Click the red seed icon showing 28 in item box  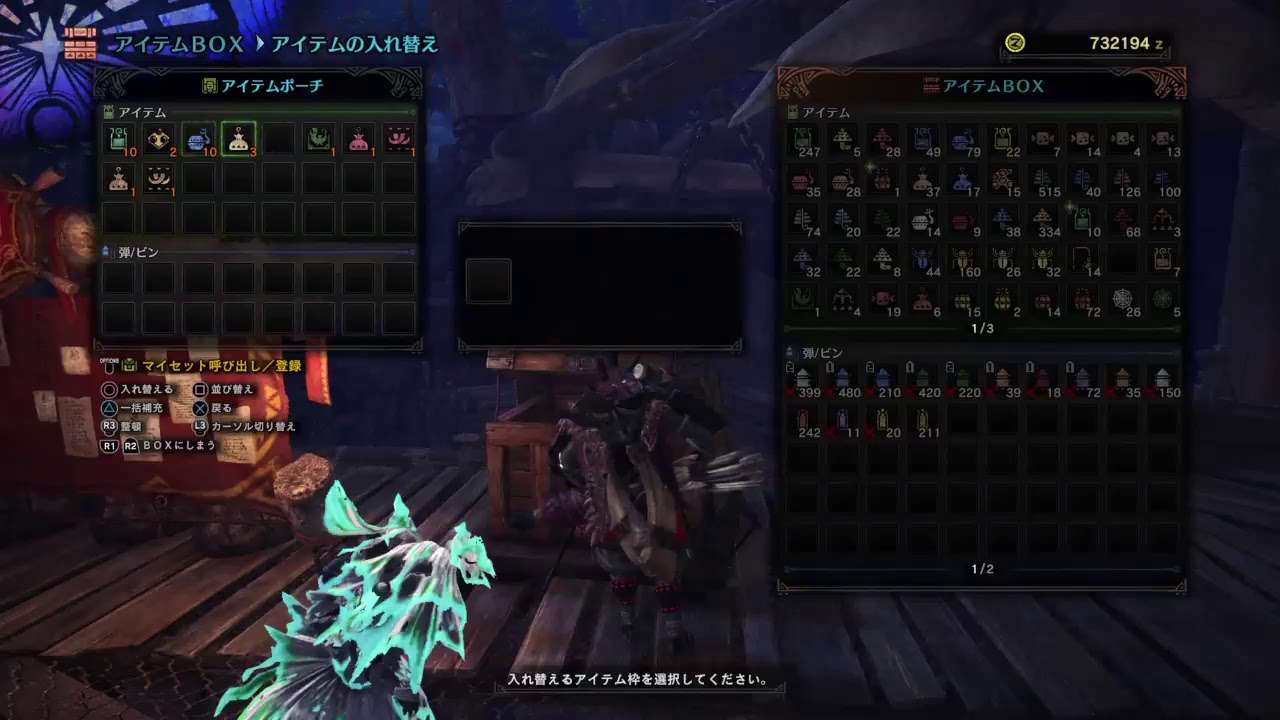click(x=884, y=141)
